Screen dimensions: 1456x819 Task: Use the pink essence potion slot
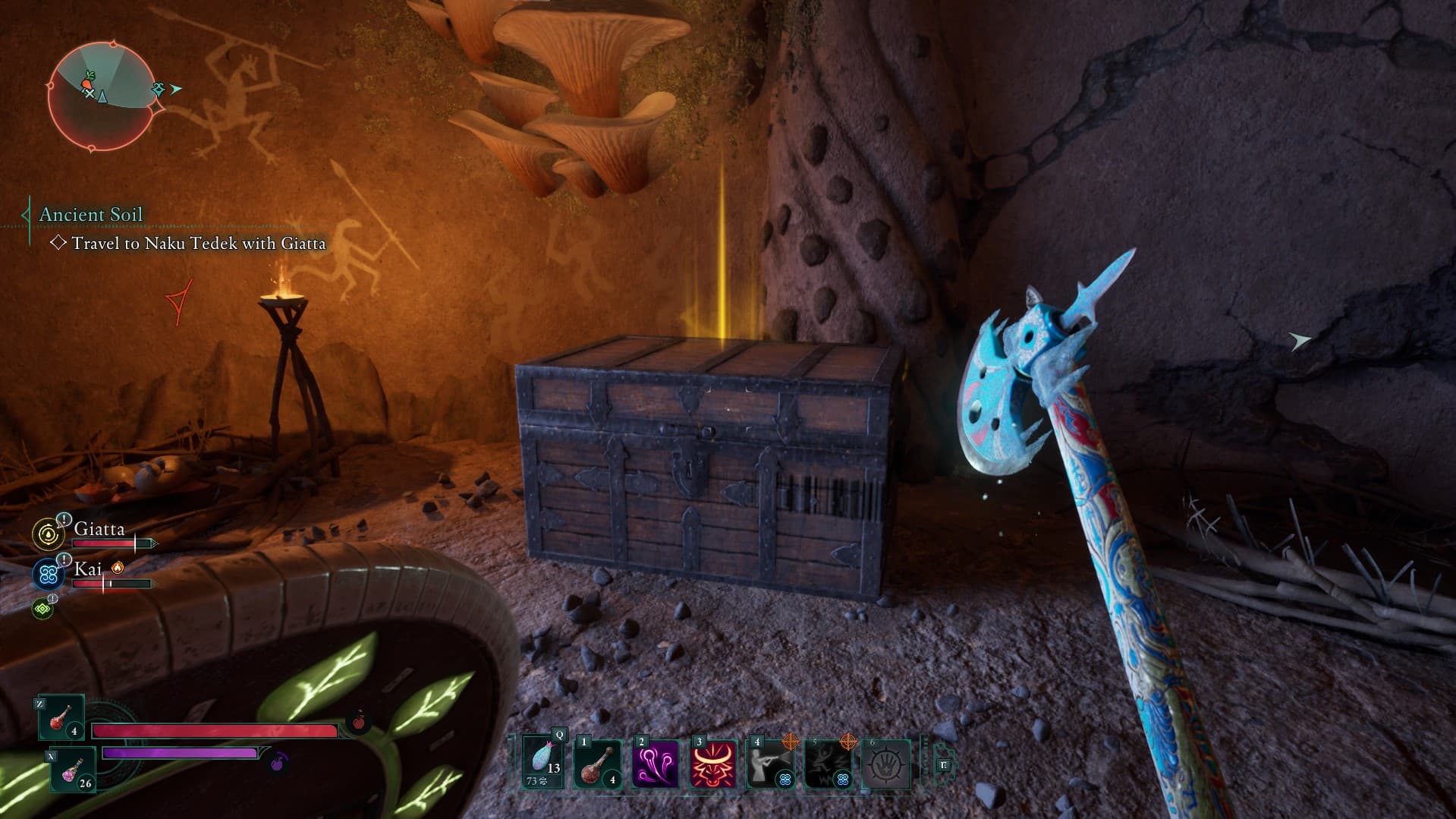(73, 769)
